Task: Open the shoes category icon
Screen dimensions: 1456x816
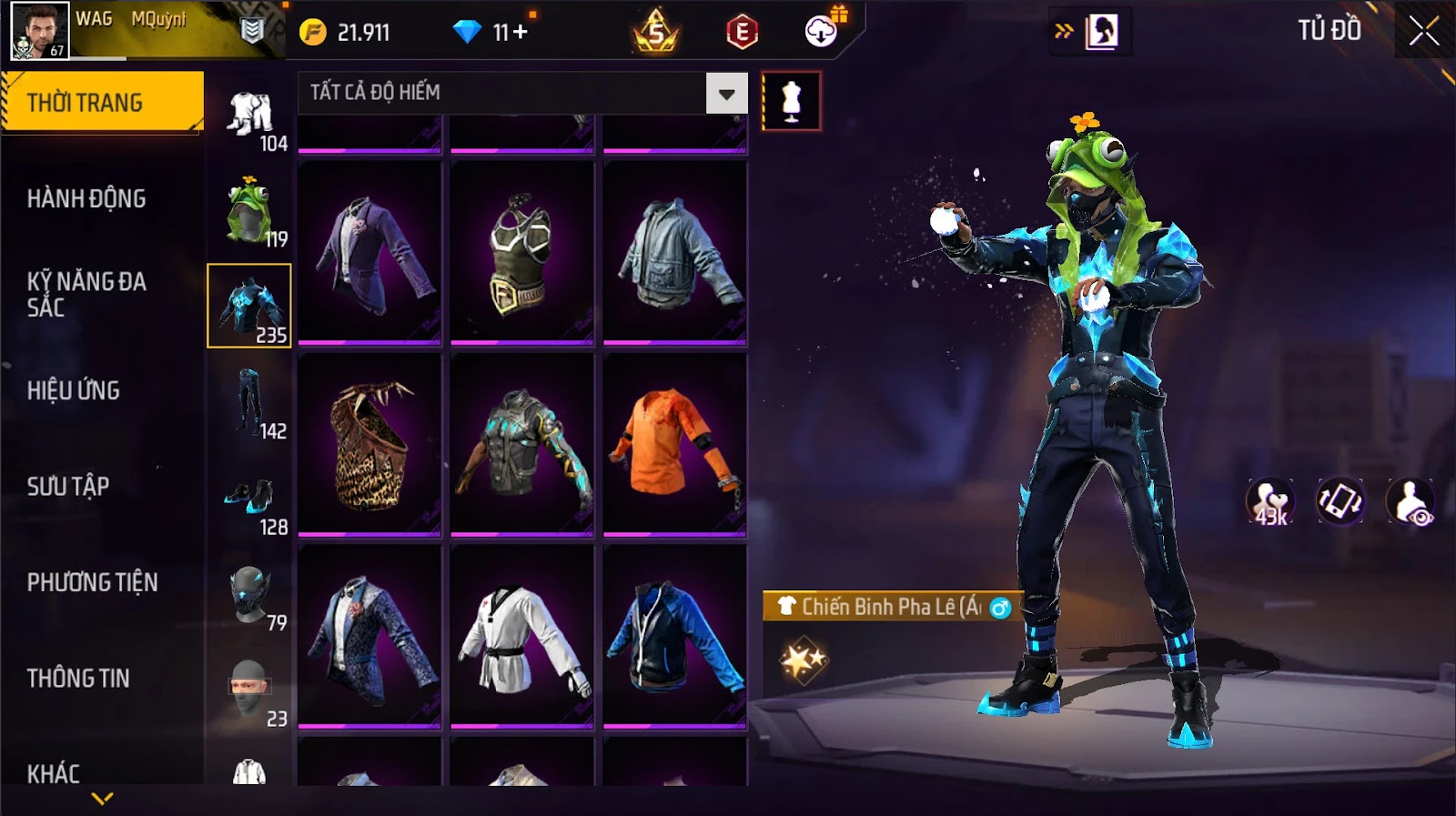Action: click(x=249, y=499)
